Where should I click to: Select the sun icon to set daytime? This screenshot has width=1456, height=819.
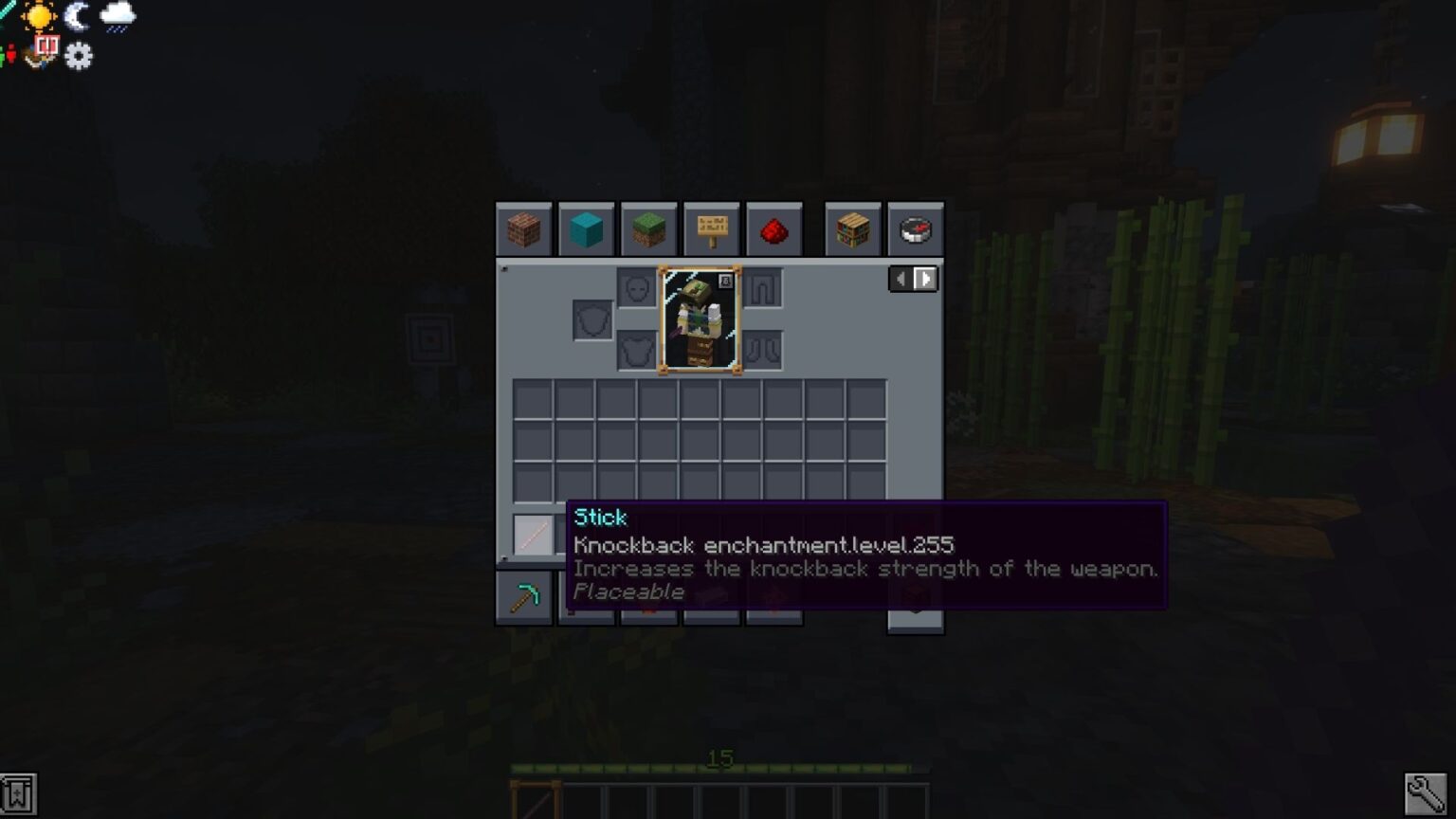click(x=38, y=15)
